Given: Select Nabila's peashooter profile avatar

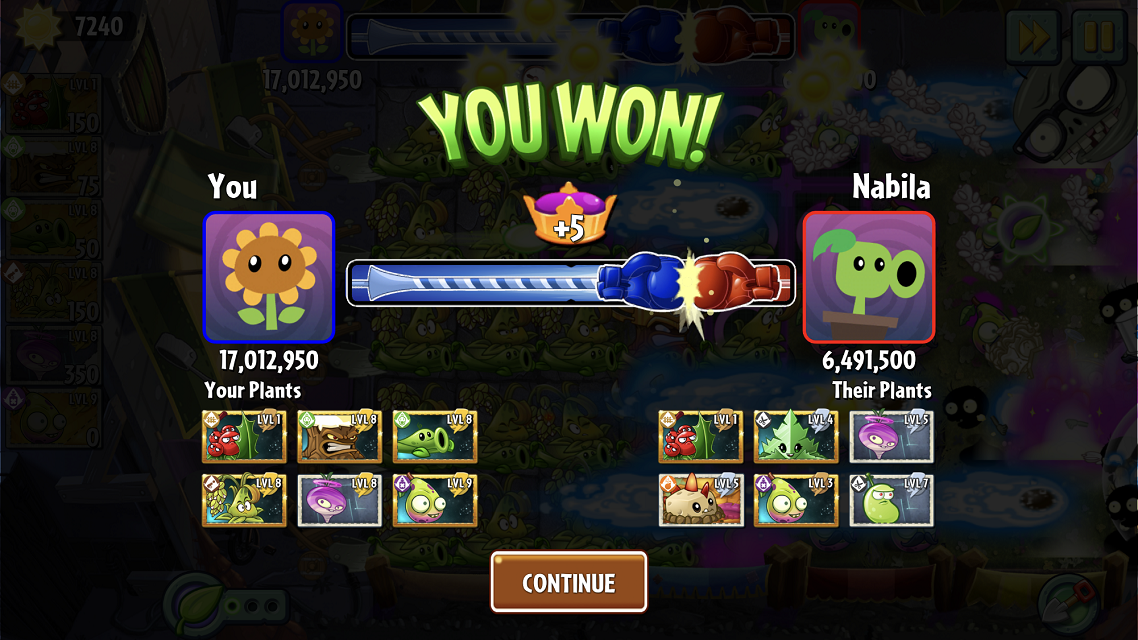Looking at the screenshot, I should click(x=868, y=277).
